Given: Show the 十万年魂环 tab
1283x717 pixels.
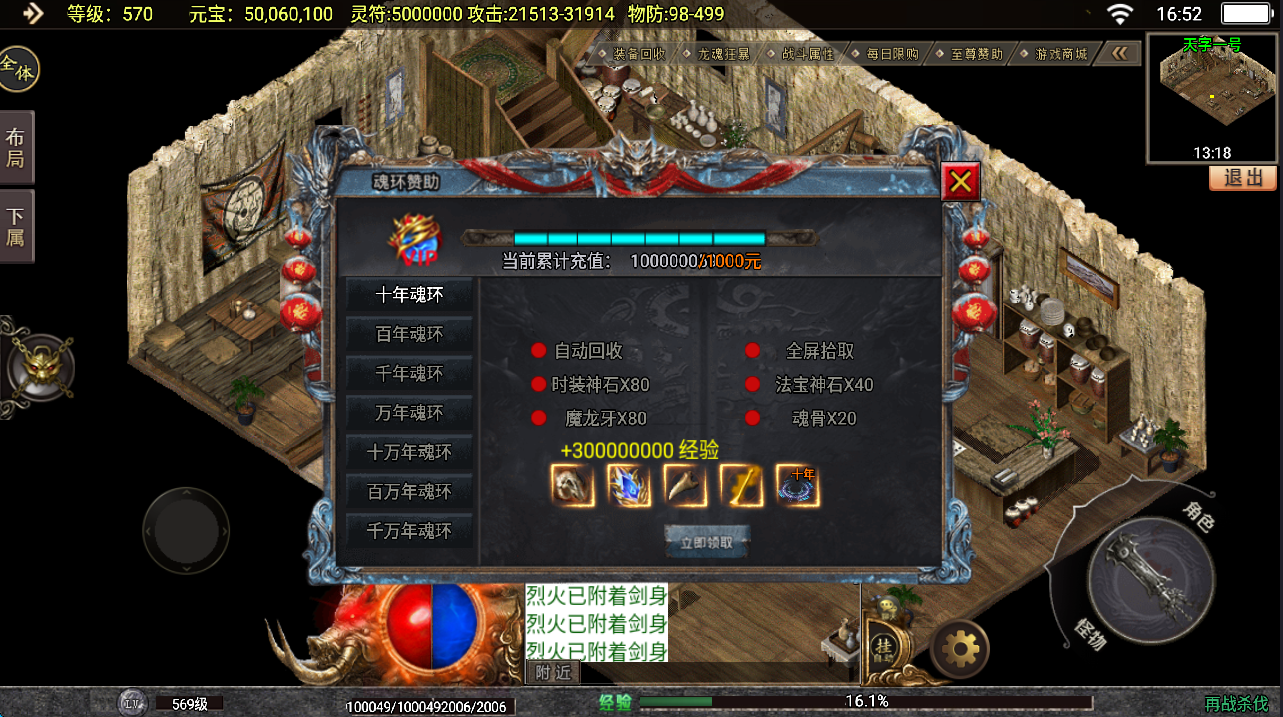Looking at the screenshot, I should tap(409, 452).
